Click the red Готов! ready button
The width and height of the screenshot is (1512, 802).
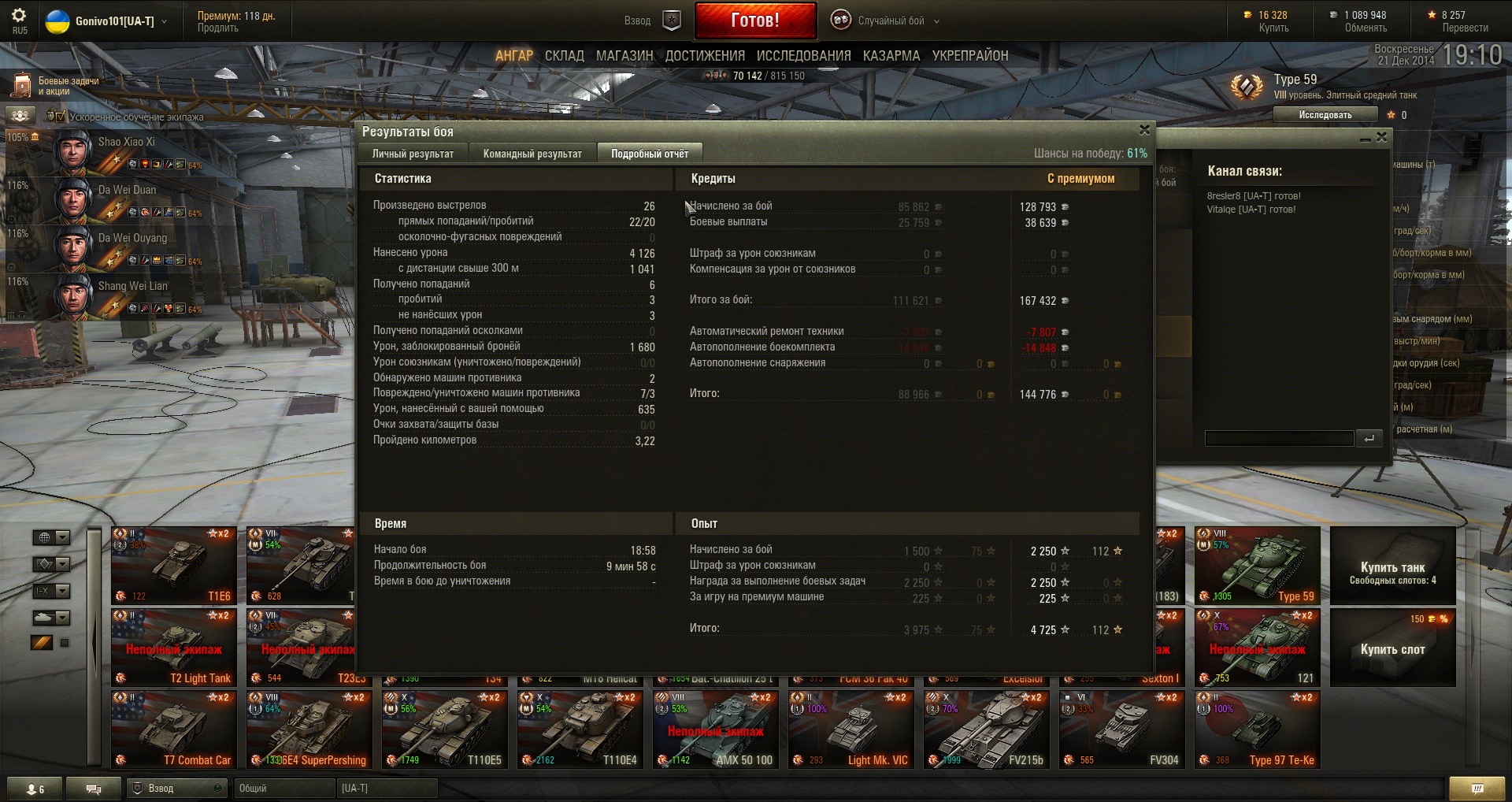pyautogui.click(x=754, y=20)
